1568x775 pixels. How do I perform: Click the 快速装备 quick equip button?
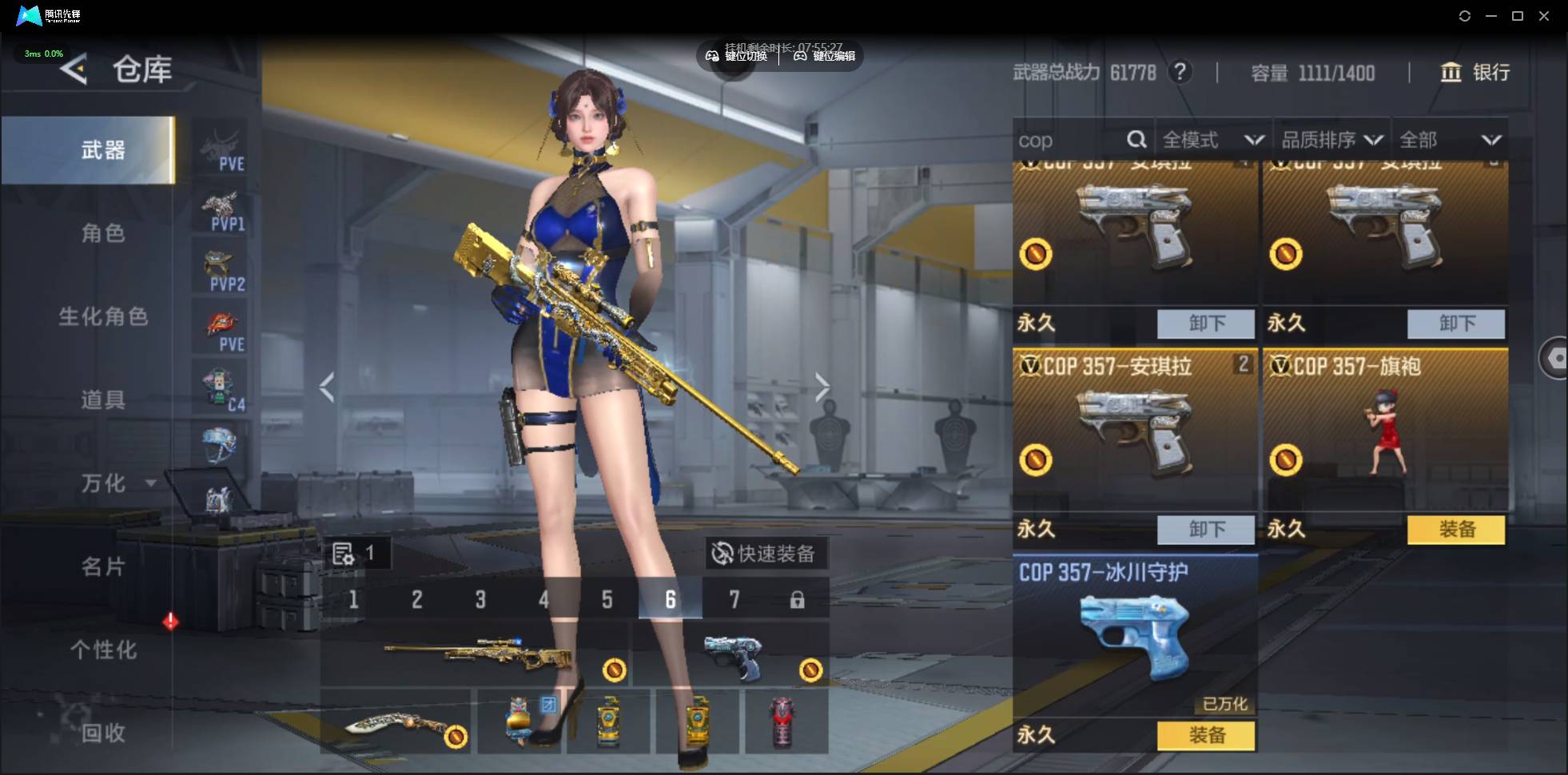pos(765,554)
